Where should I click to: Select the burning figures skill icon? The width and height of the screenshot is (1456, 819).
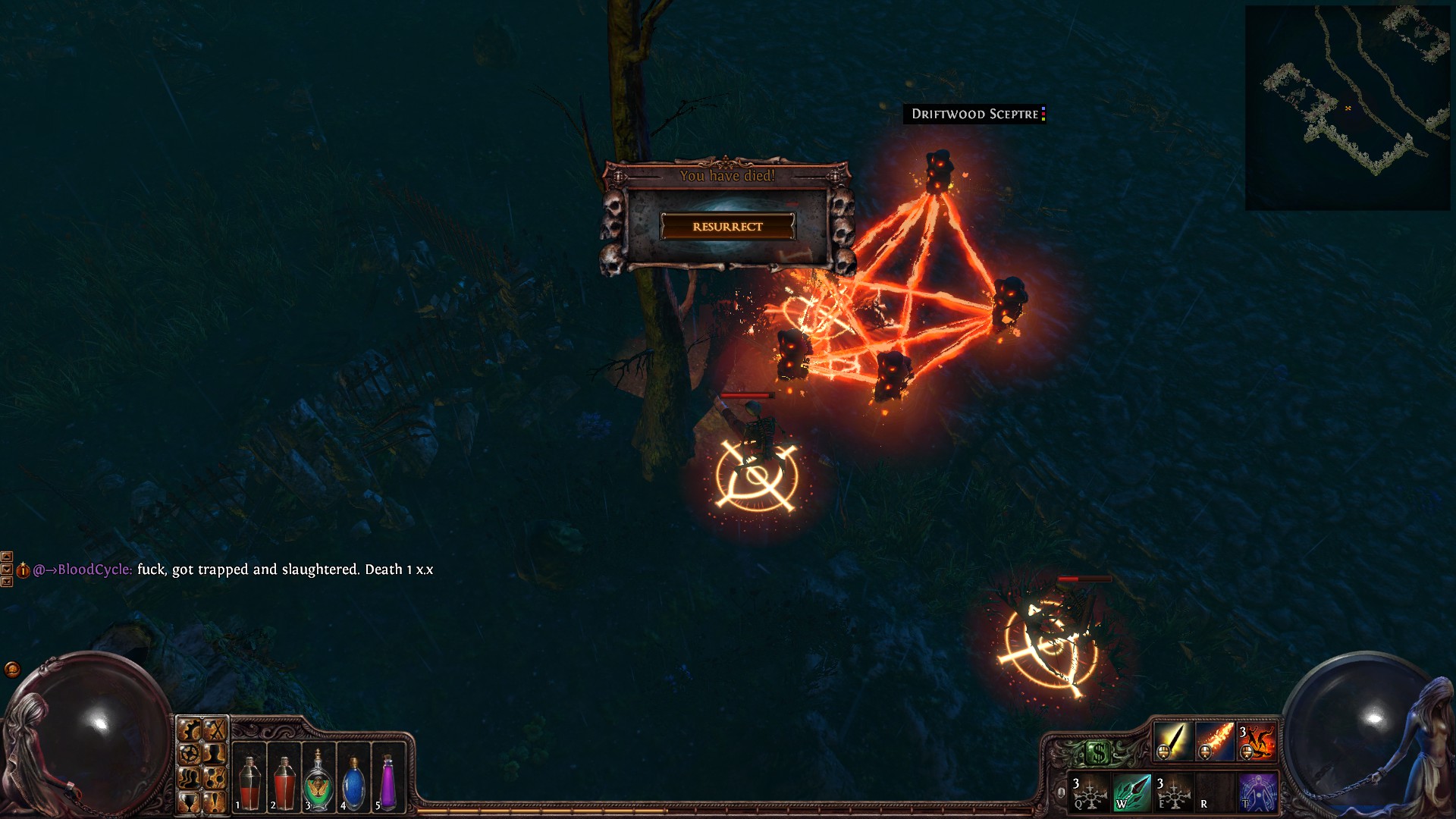coord(1257,741)
